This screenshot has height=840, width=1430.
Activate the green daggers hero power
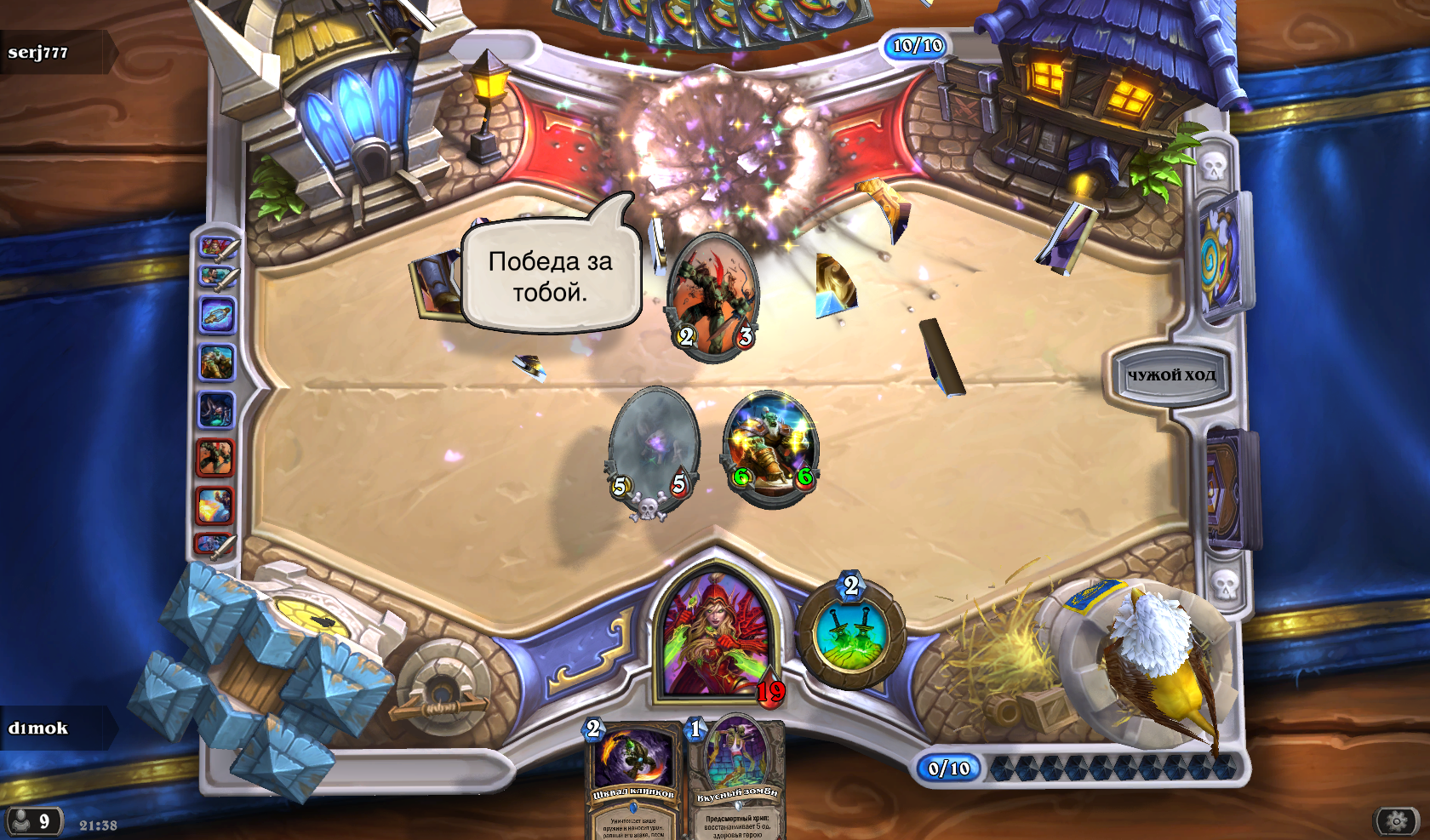point(852,634)
